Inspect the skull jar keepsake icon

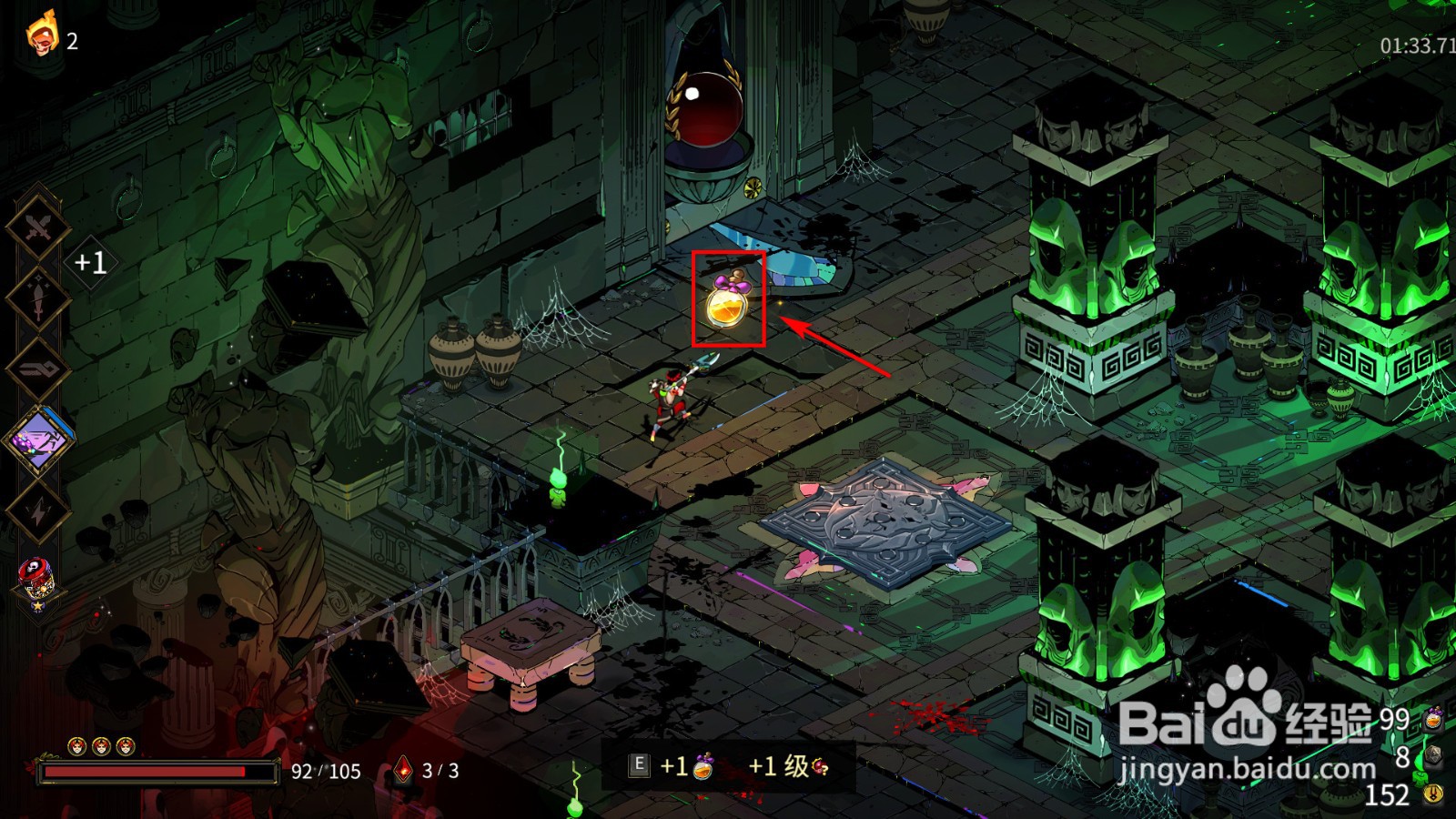tap(37, 580)
